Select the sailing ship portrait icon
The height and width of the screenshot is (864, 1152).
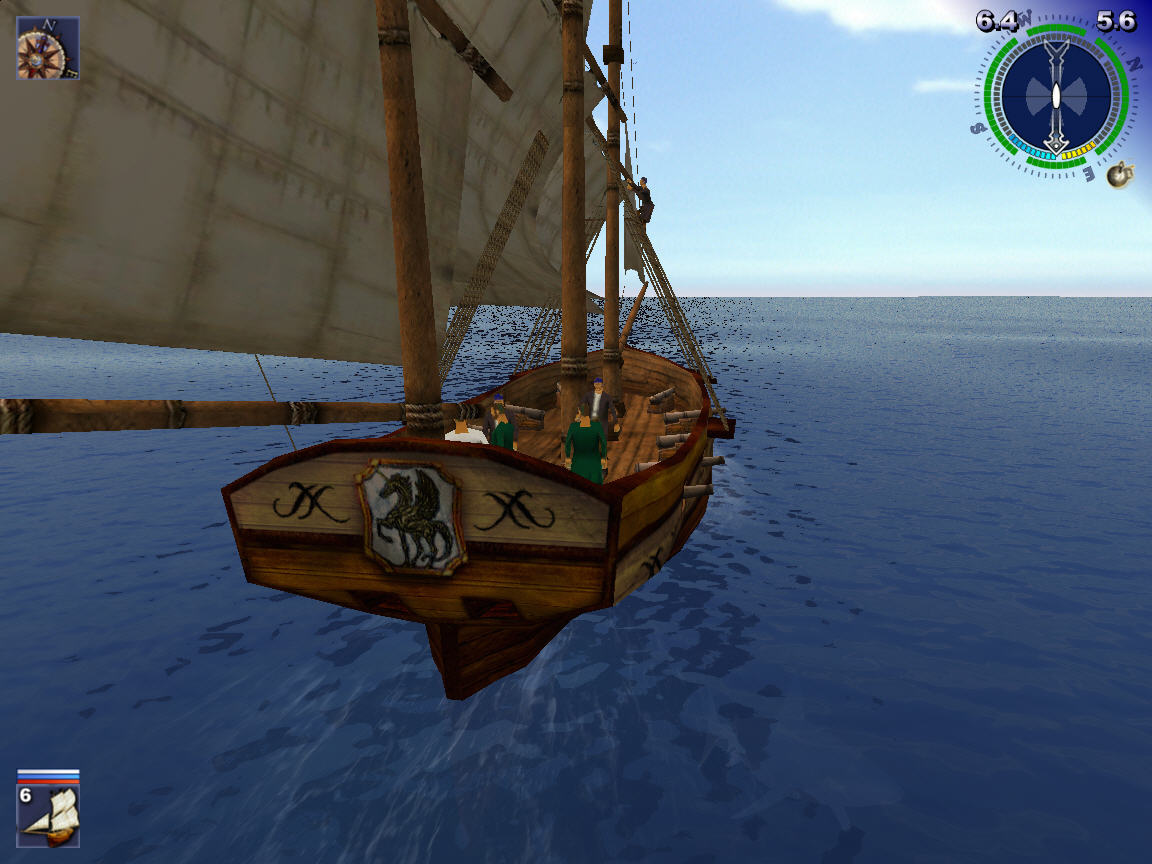click(x=49, y=811)
